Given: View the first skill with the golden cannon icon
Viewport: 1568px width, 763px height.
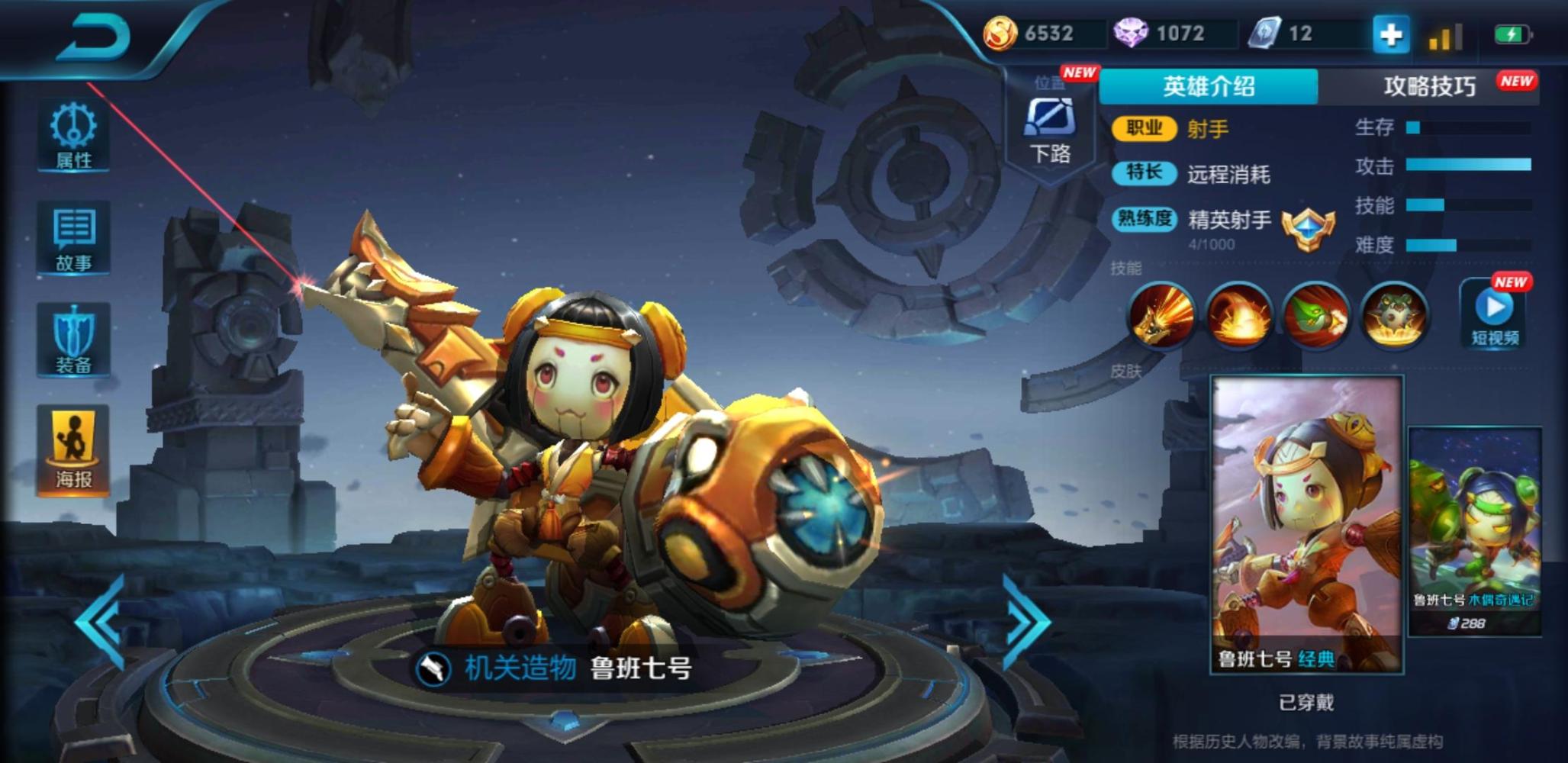Looking at the screenshot, I should point(1161,315).
